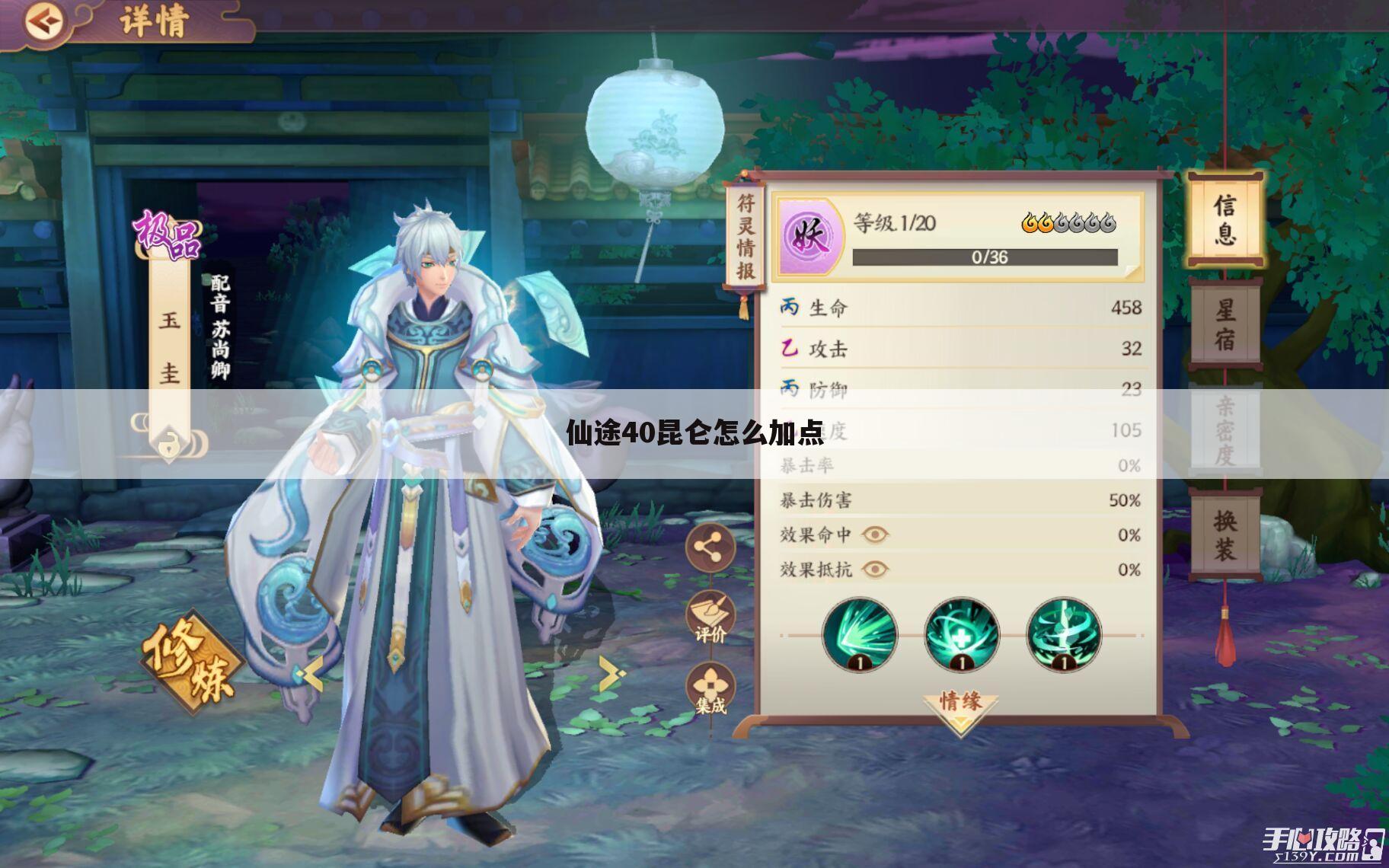This screenshot has height=868, width=1389.
Task: Select the green slash skill icon
Action: pos(860,635)
